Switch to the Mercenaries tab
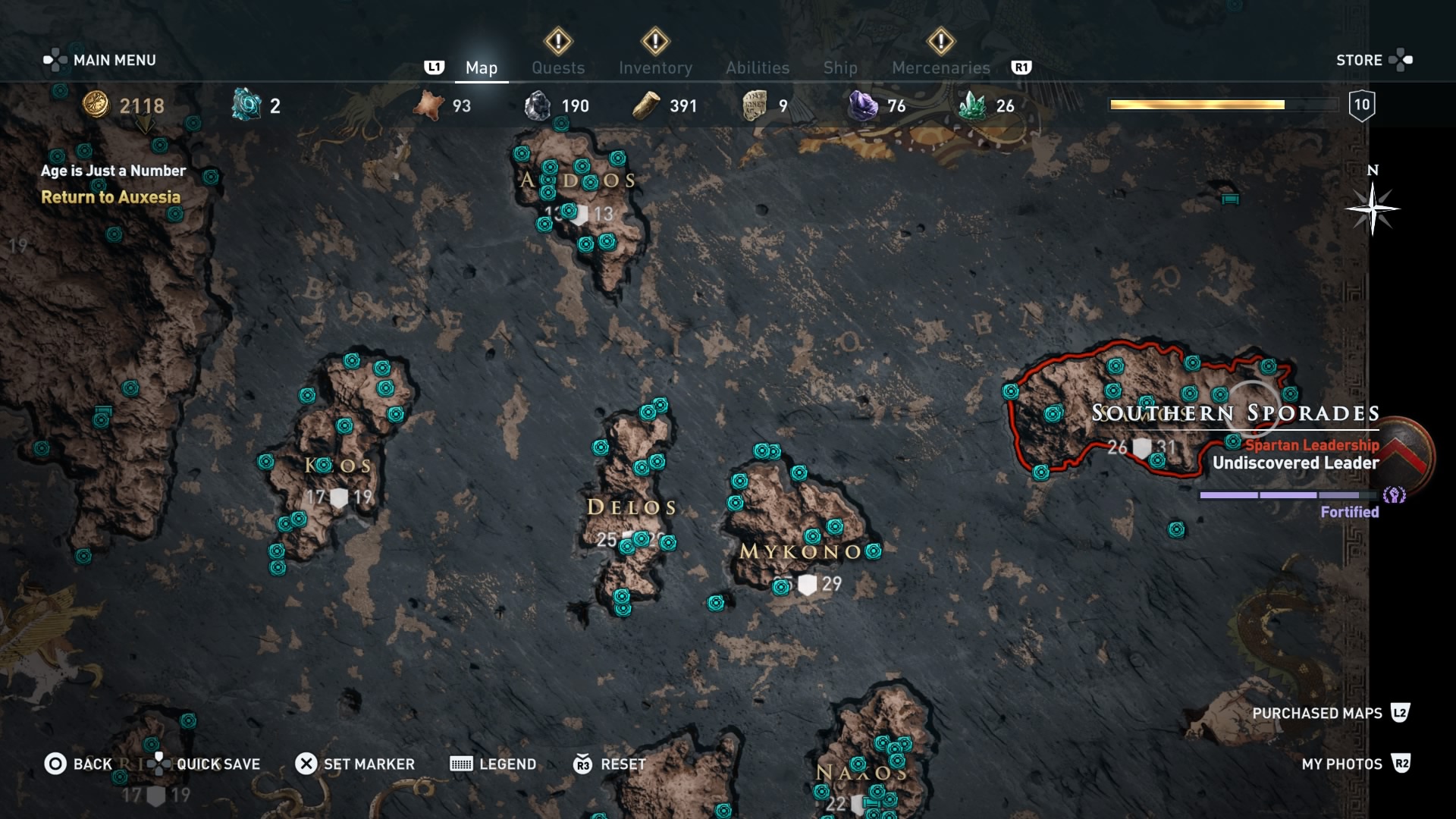Image resolution: width=1456 pixels, height=819 pixels. [941, 67]
